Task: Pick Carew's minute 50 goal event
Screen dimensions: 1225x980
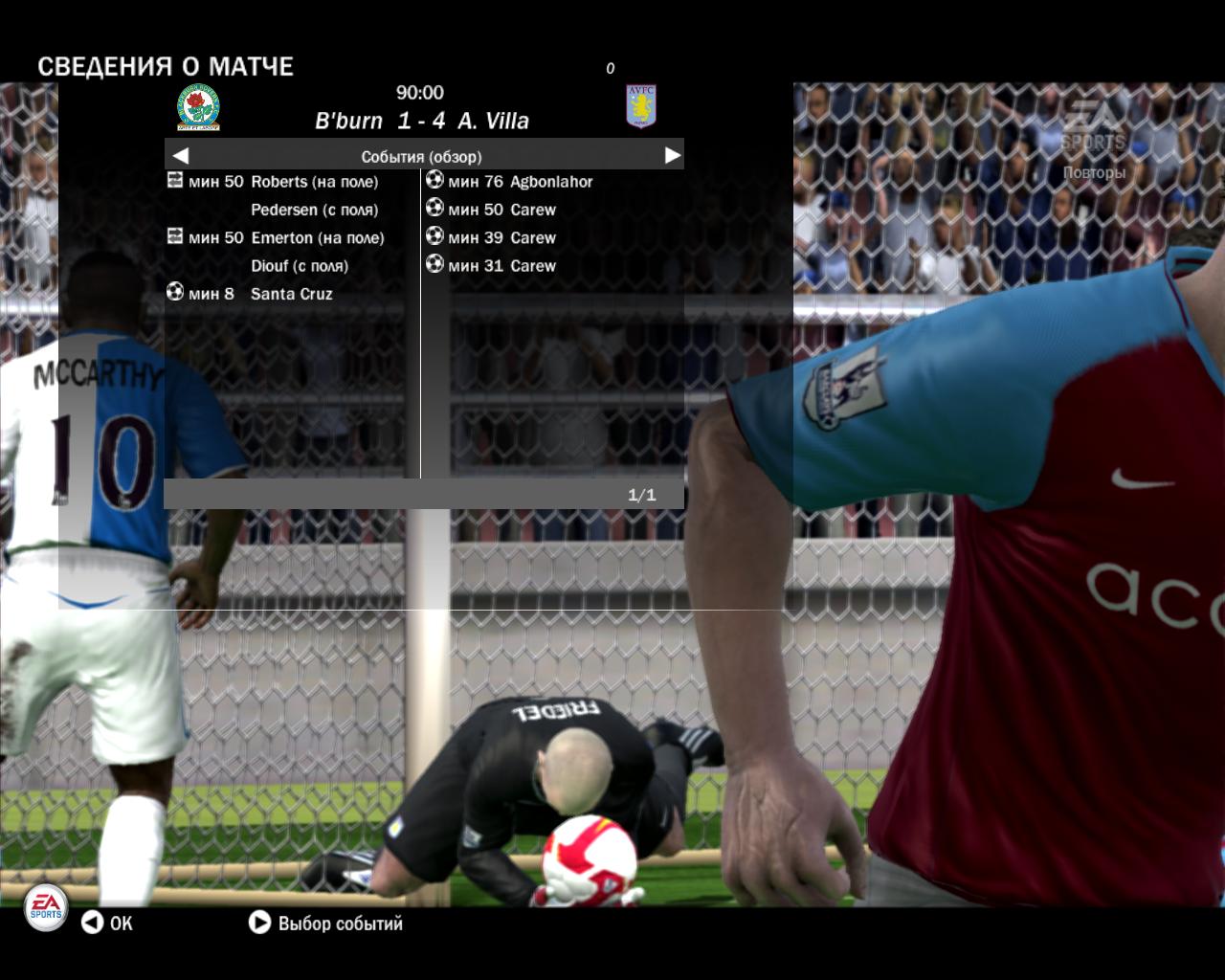Action: 501,210
